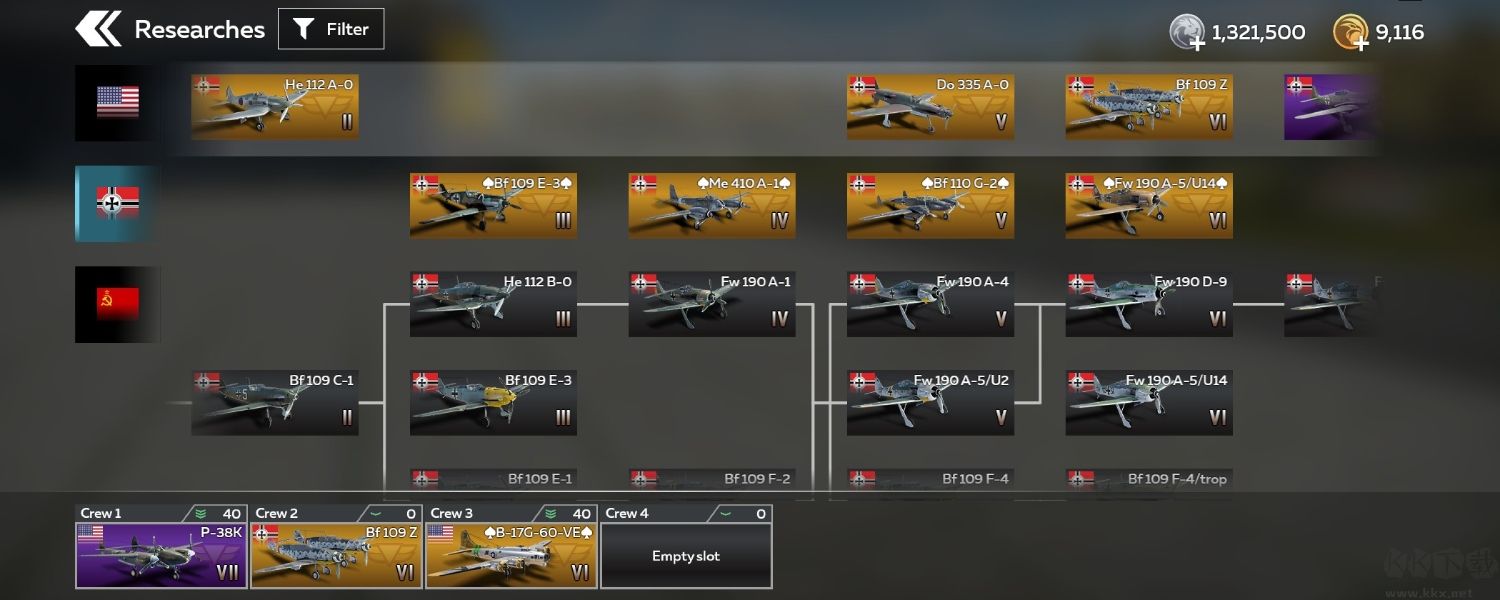Open the Filter options
This screenshot has width=1500, height=600.
(331, 29)
